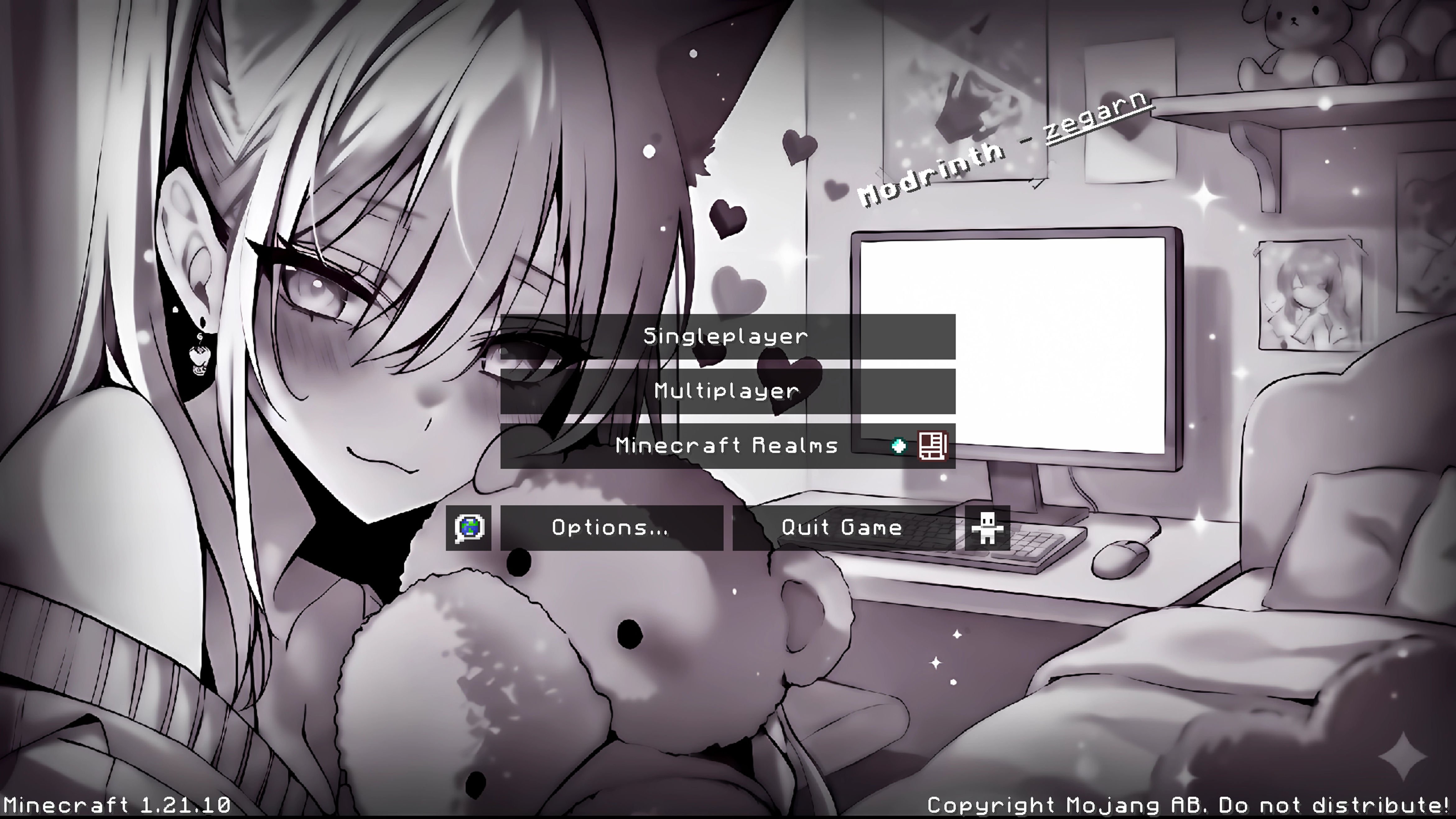
Task: Select the Multiplayer button
Action: click(728, 391)
